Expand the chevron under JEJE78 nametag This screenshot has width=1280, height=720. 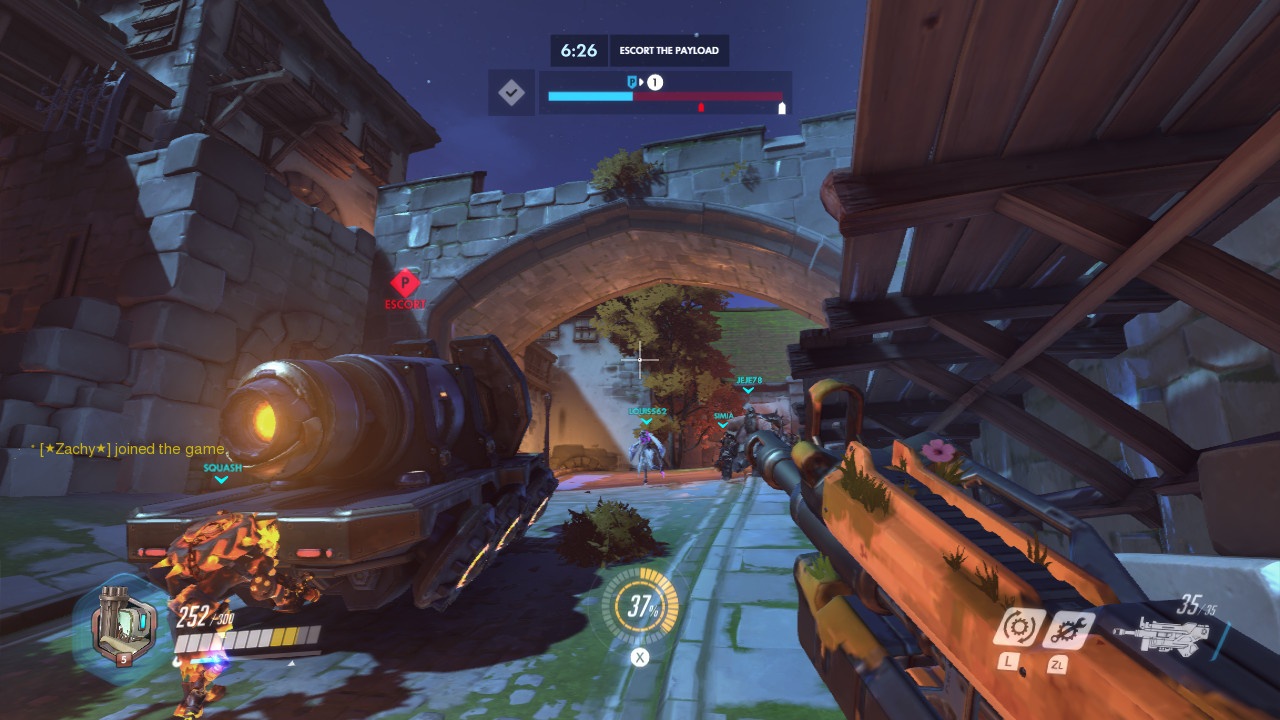click(746, 391)
